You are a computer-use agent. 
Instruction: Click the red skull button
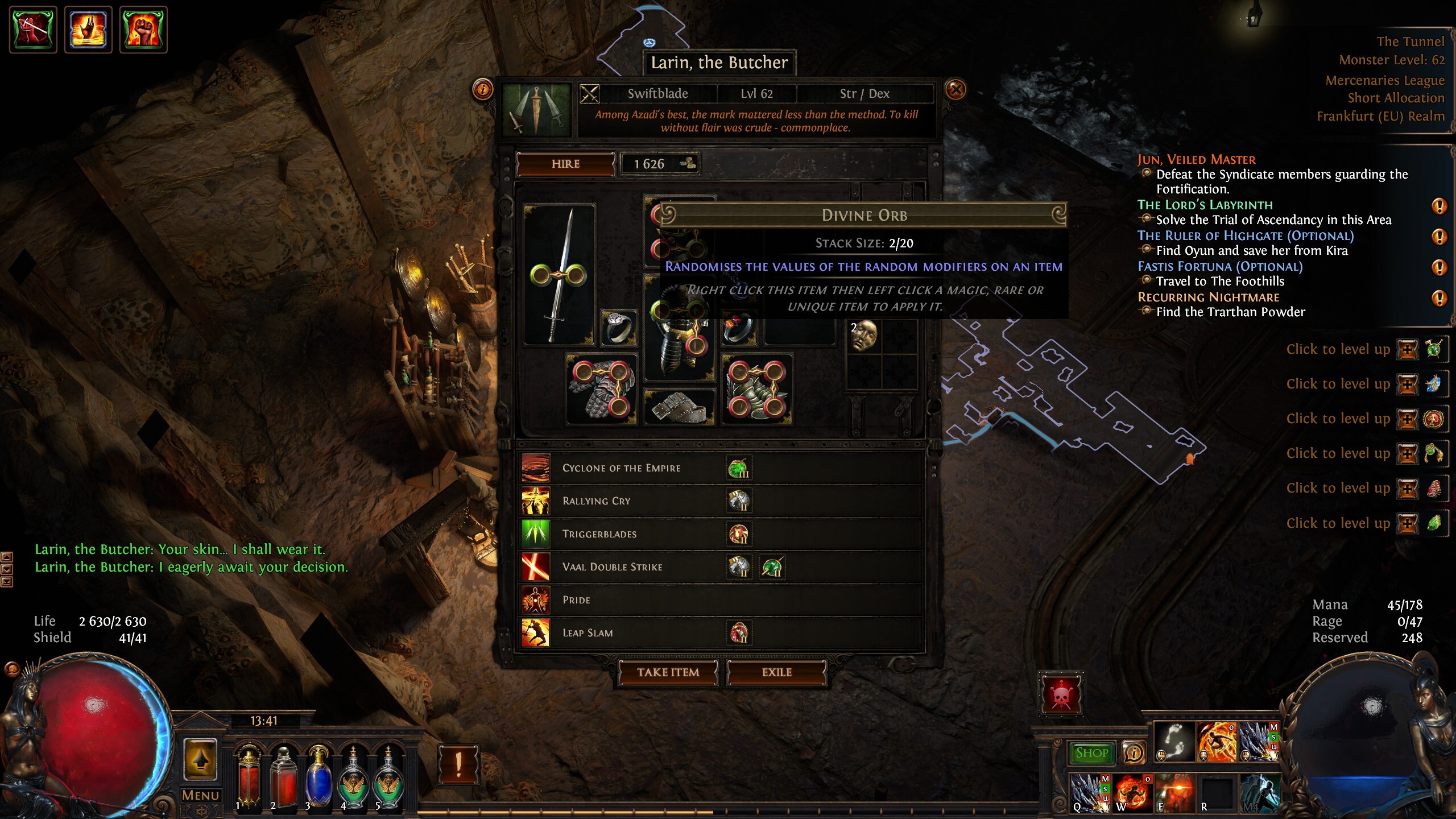[1061, 694]
